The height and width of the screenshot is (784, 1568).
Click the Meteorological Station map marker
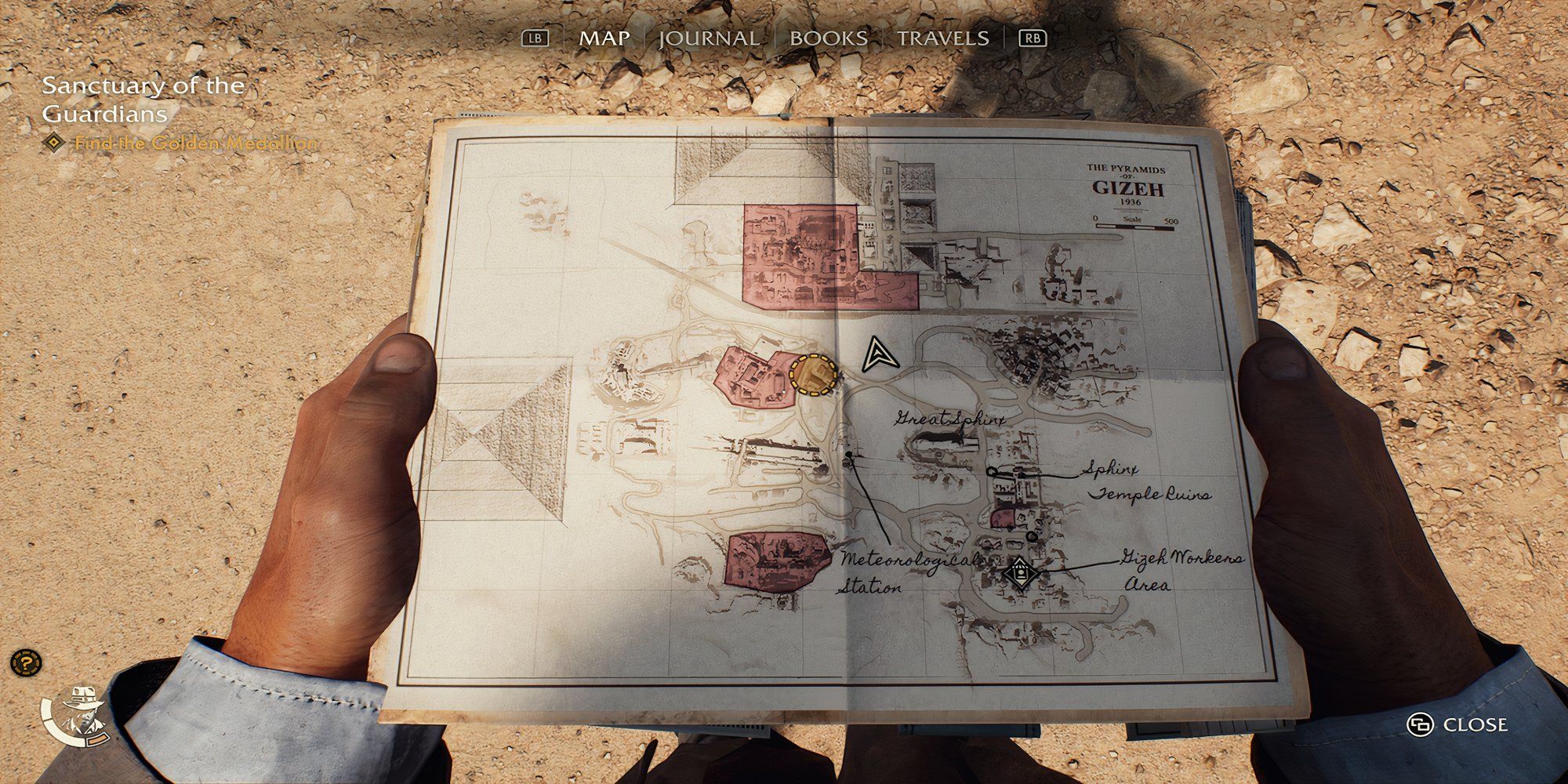click(x=848, y=454)
